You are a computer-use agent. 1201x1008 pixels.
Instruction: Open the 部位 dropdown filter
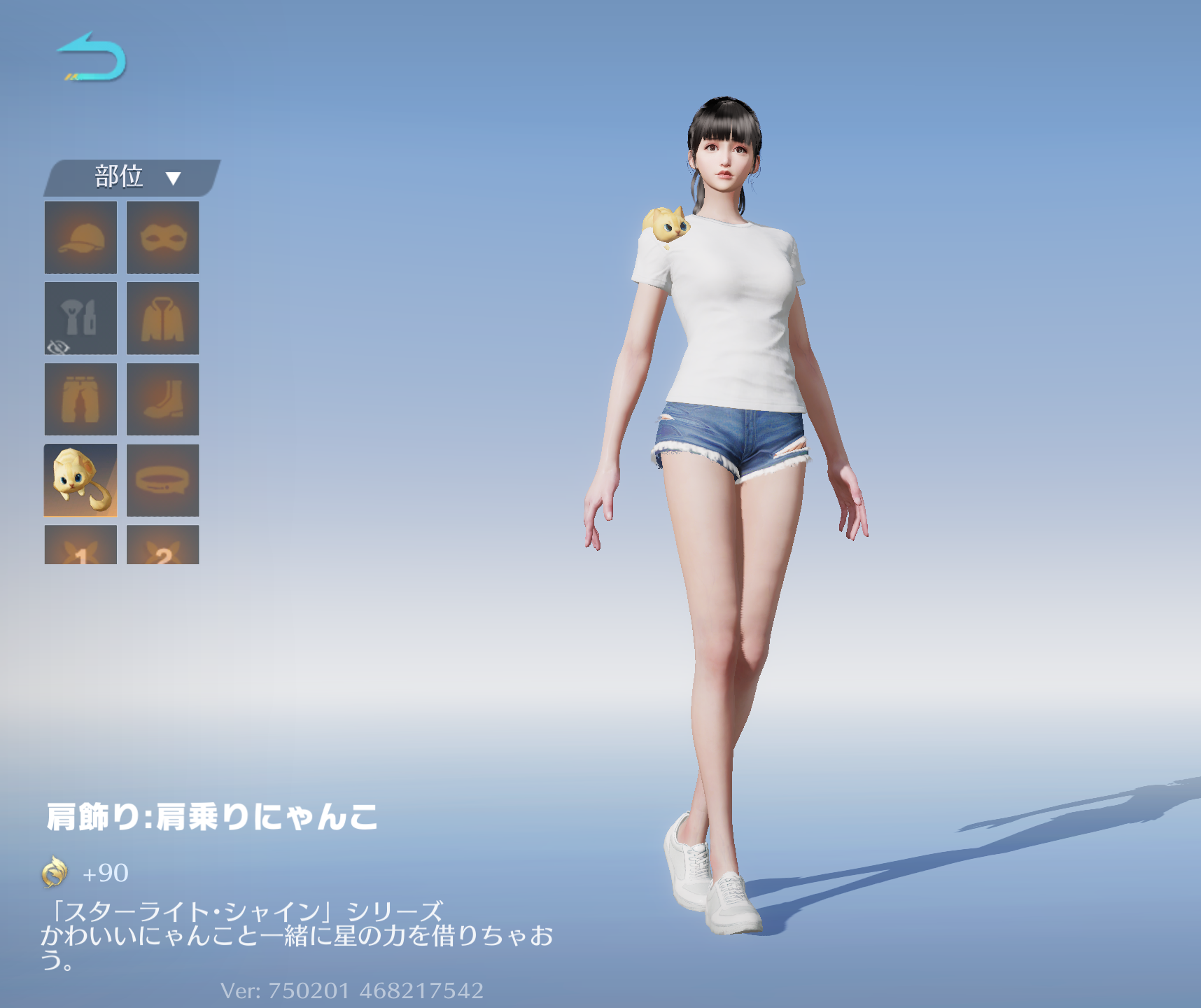(x=133, y=178)
